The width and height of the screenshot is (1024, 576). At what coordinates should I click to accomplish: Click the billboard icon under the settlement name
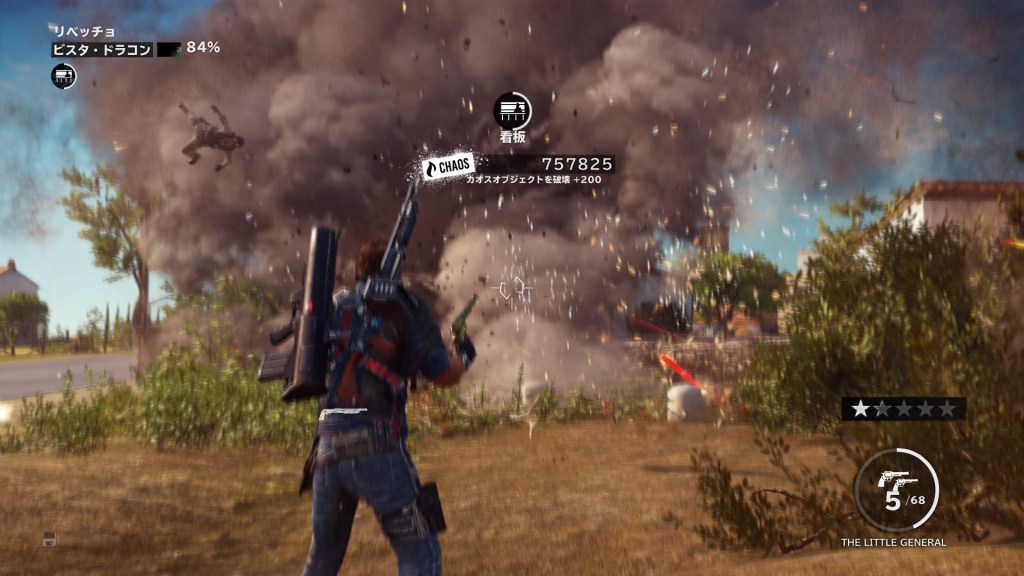[63, 75]
